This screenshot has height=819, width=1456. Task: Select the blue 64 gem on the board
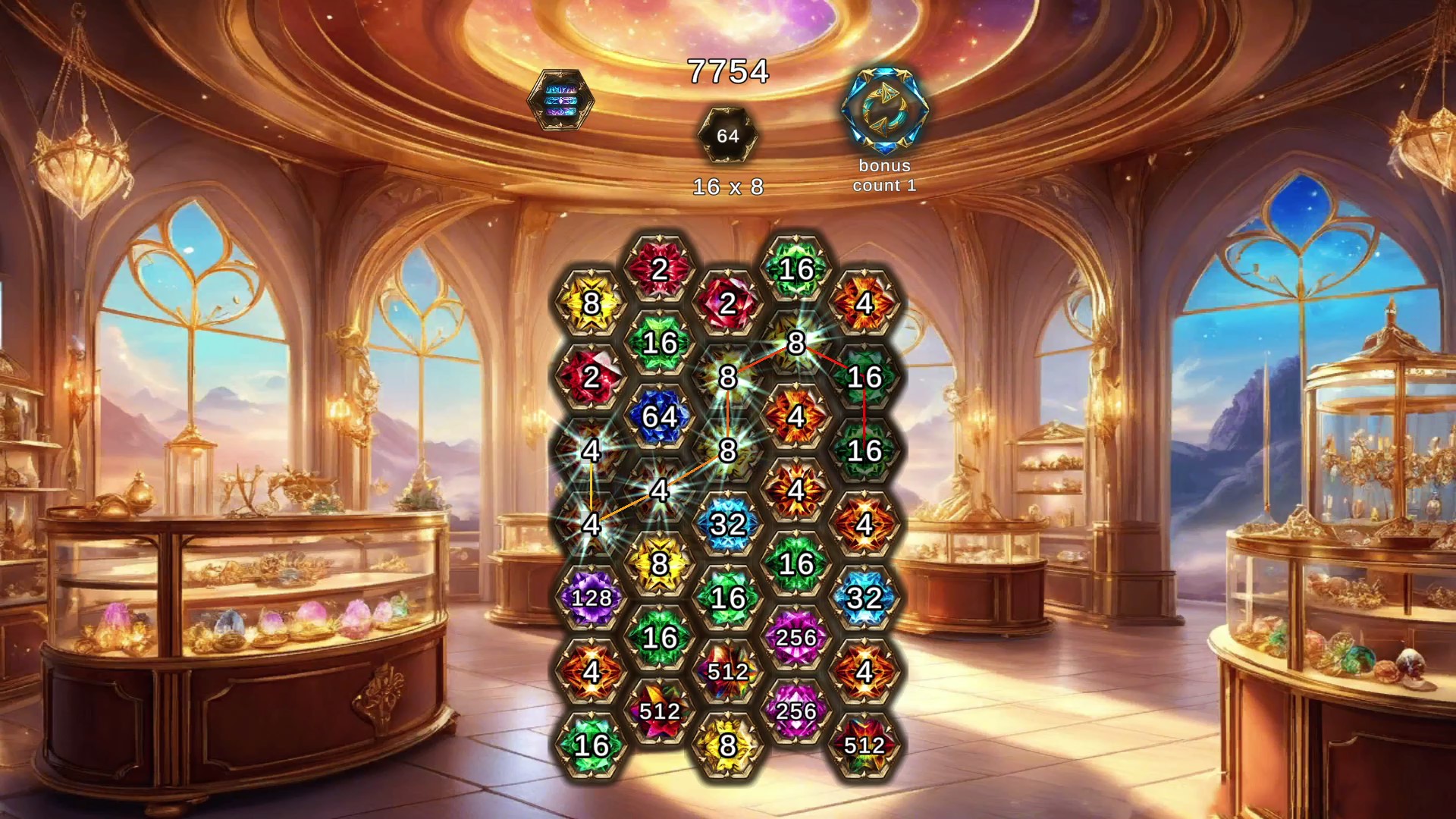point(658,416)
